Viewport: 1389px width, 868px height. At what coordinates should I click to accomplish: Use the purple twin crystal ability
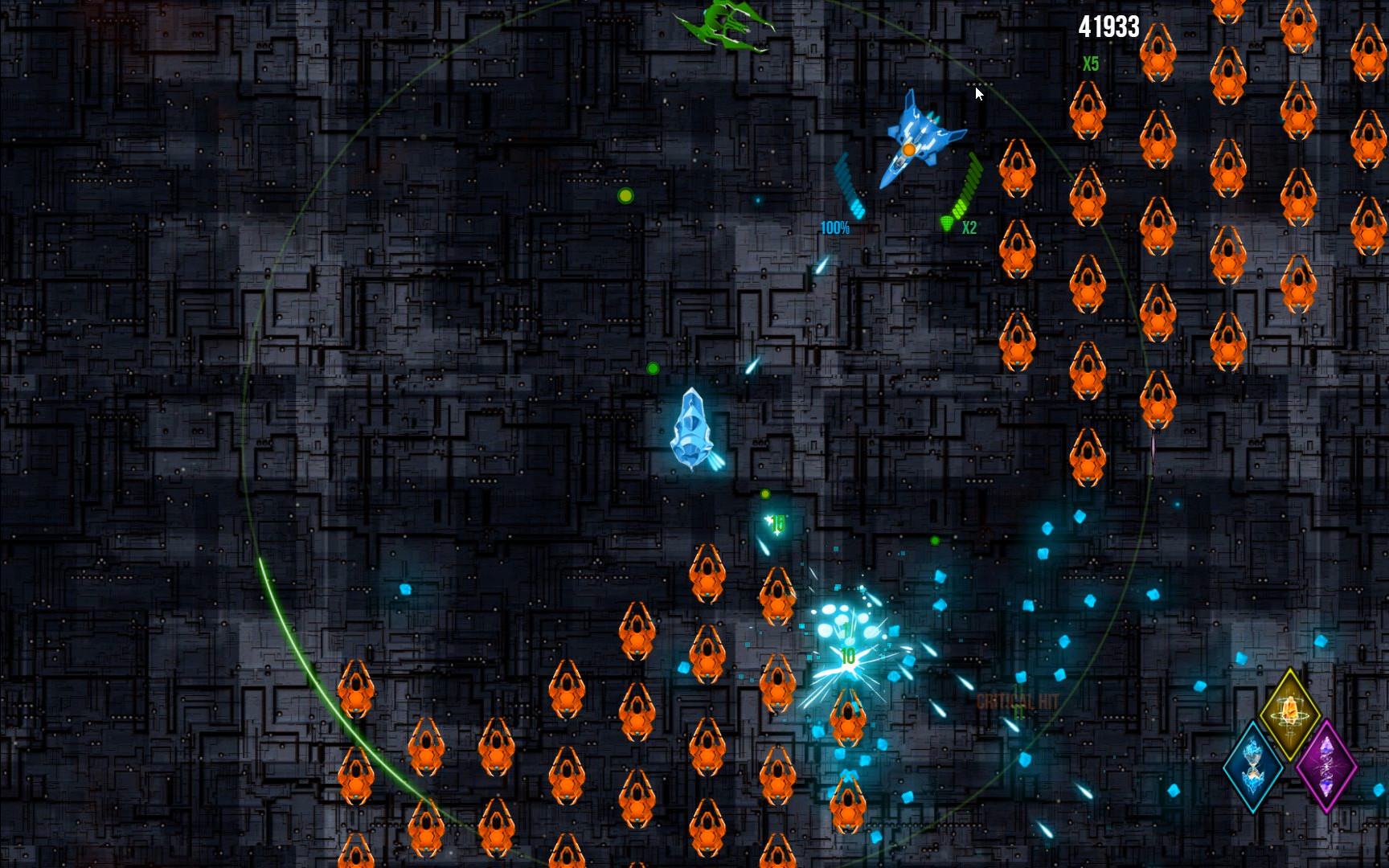(x=1326, y=766)
